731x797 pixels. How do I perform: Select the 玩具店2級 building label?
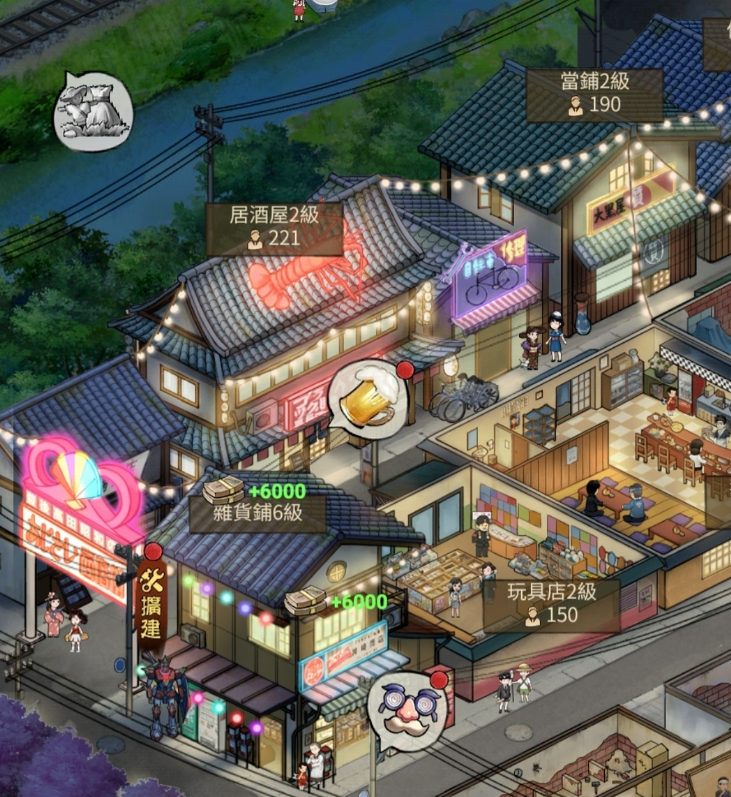click(x=551, y=603)
